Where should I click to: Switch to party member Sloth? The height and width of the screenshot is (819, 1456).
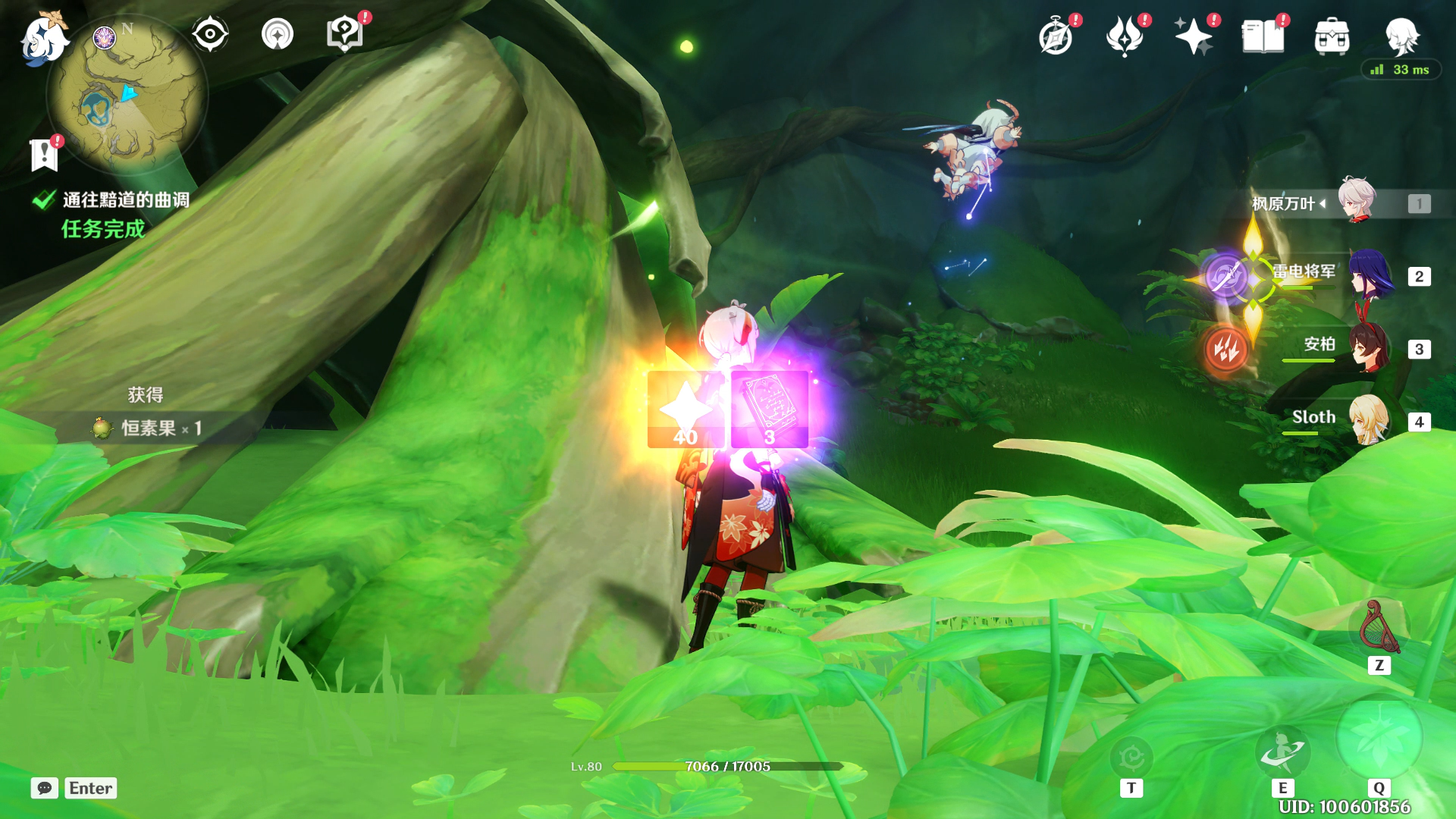pos(1369,420)
